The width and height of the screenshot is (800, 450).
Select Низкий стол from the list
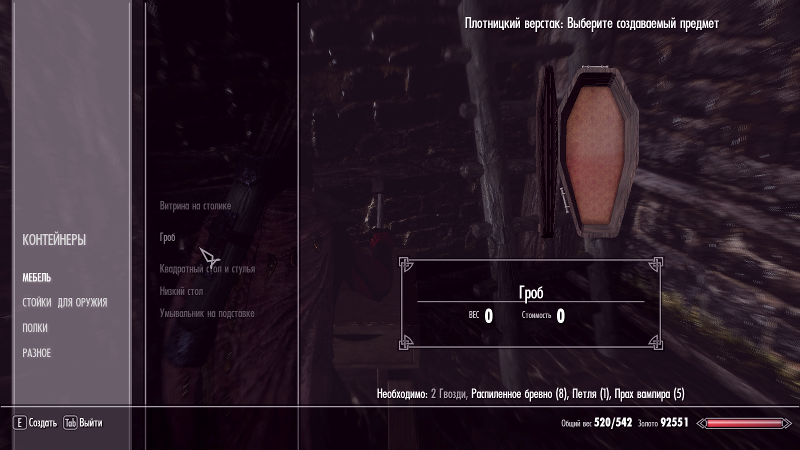182,291
